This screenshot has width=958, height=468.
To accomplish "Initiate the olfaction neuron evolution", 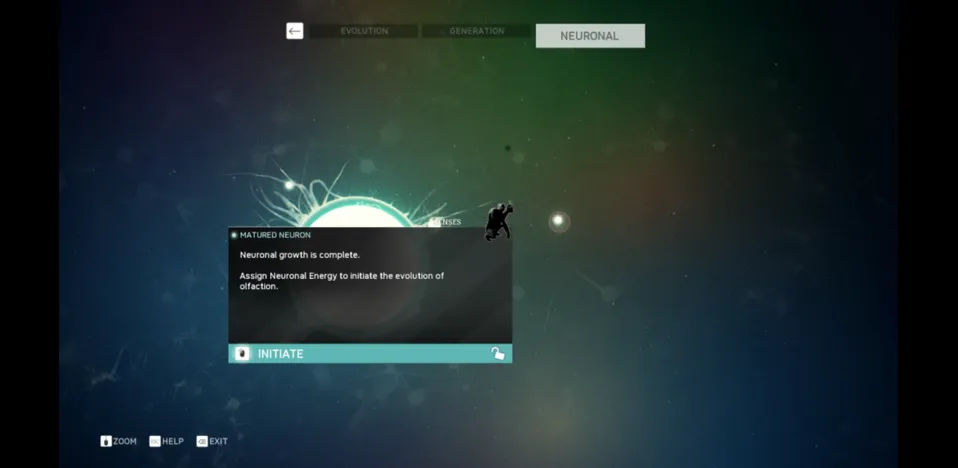I will 370,354.
